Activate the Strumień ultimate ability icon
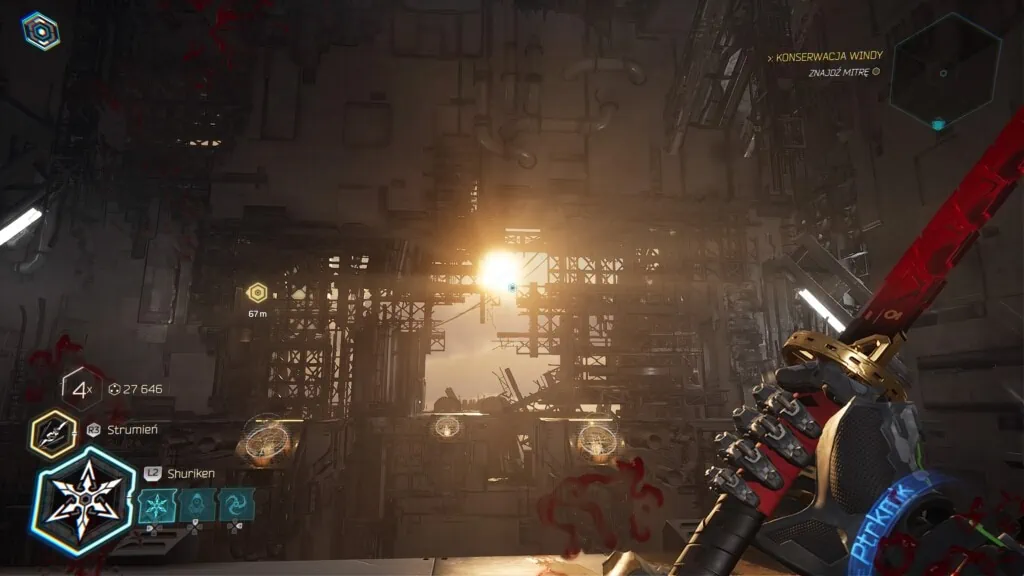Viewport: 1024px width, 576px height. (x=53, y=433)
